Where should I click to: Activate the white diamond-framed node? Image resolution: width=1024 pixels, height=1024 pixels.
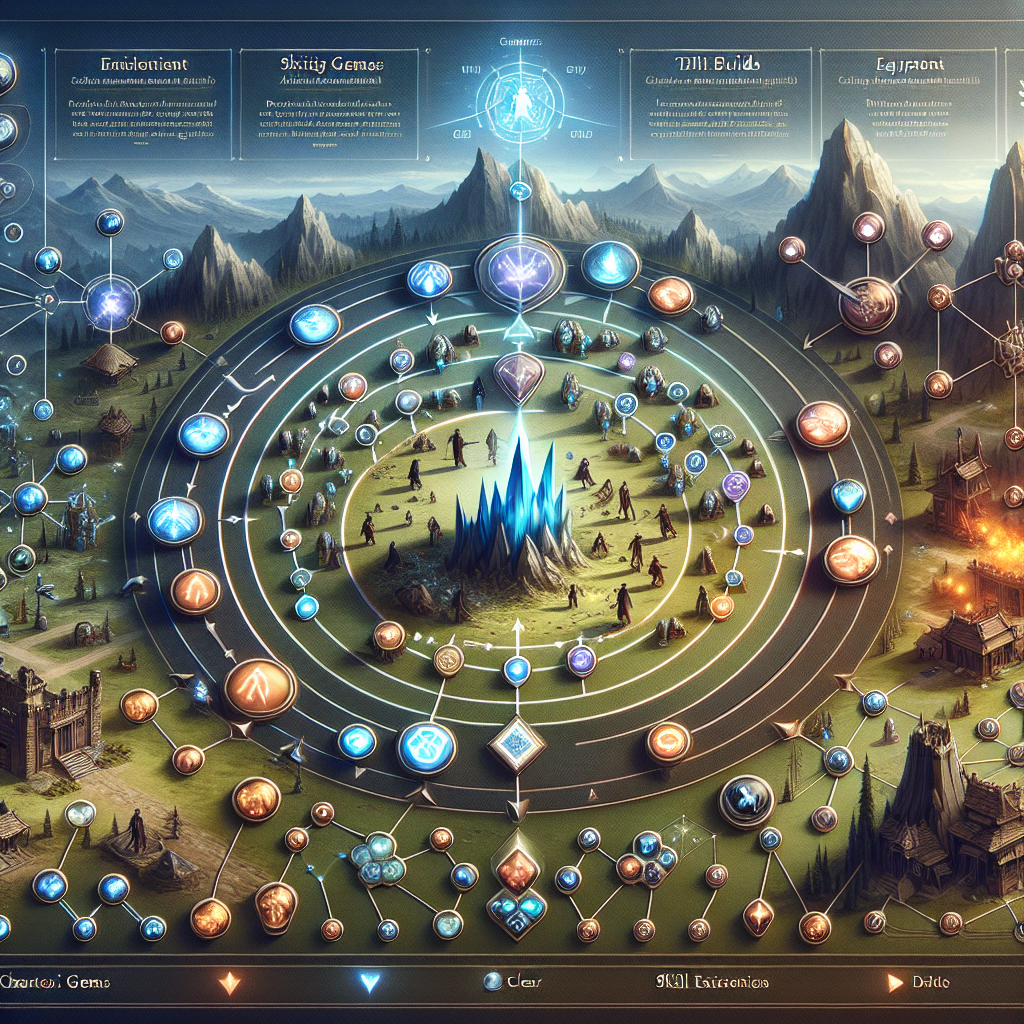tap(516, 742)
